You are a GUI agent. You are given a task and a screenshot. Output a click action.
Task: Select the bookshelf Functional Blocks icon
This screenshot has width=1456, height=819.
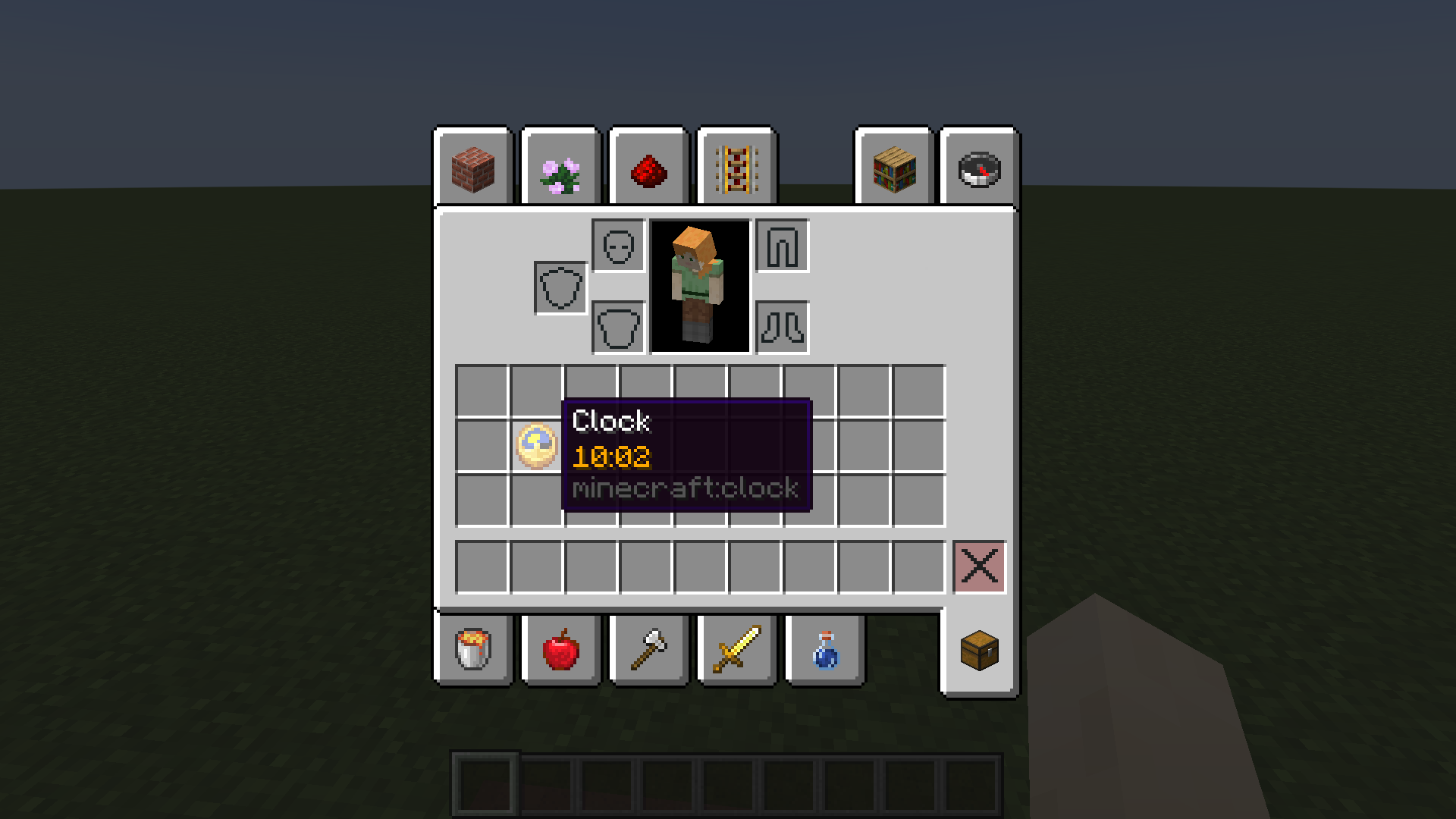pyautogui.click(x=893, y=168)
